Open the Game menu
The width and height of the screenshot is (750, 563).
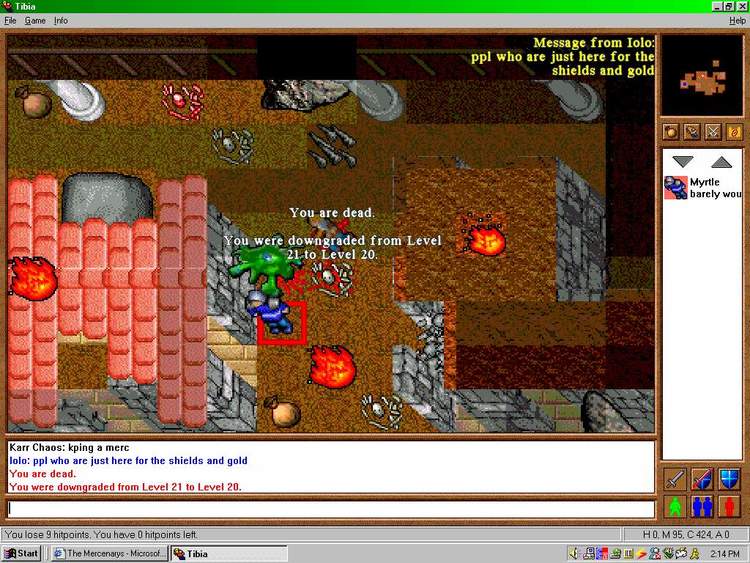[x=35, y=20]
